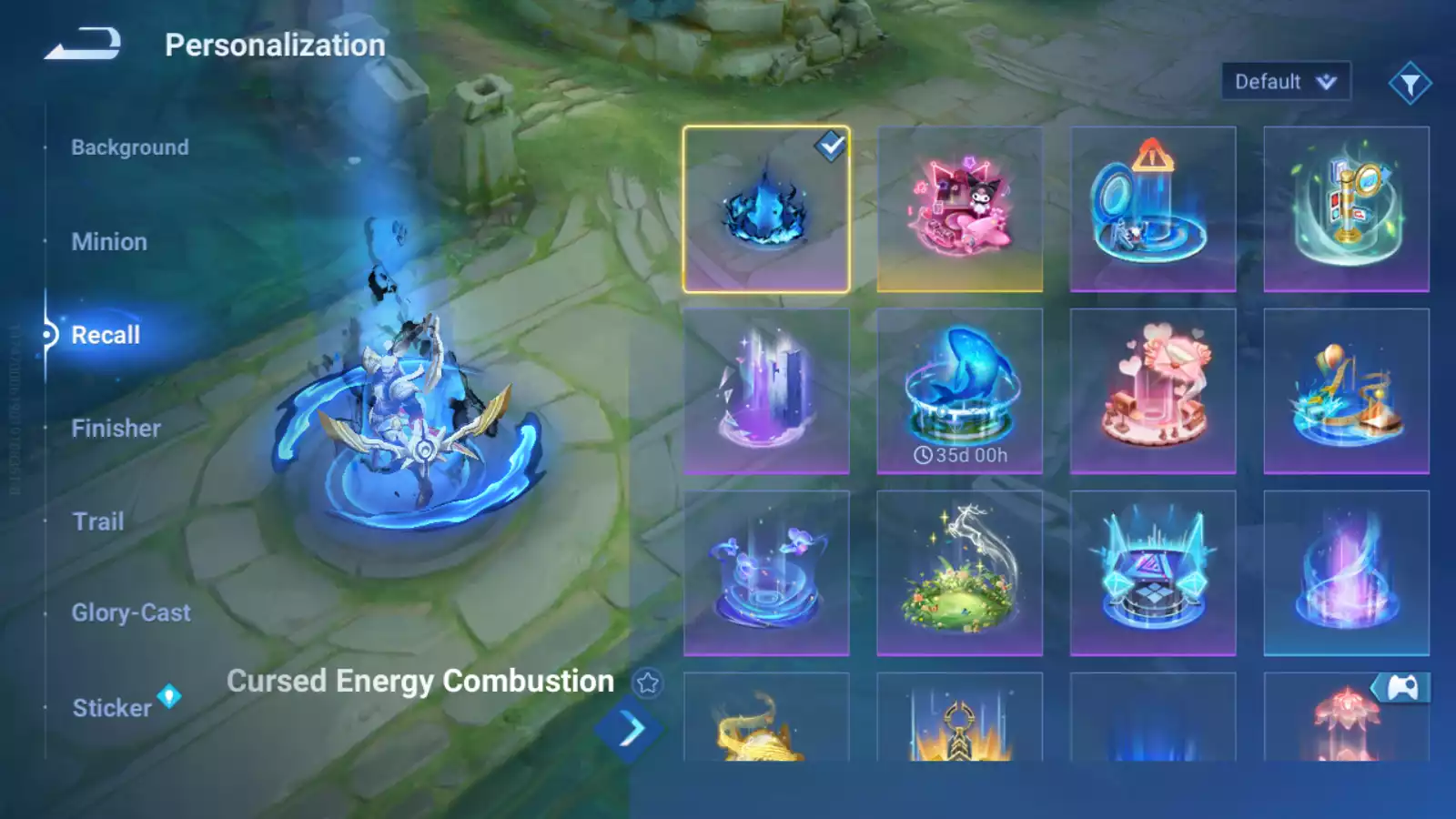Select the blue flame recall effect
The width and height of the screenshot is (1456, 819).
pyautogui.click(x=766, y=209)
